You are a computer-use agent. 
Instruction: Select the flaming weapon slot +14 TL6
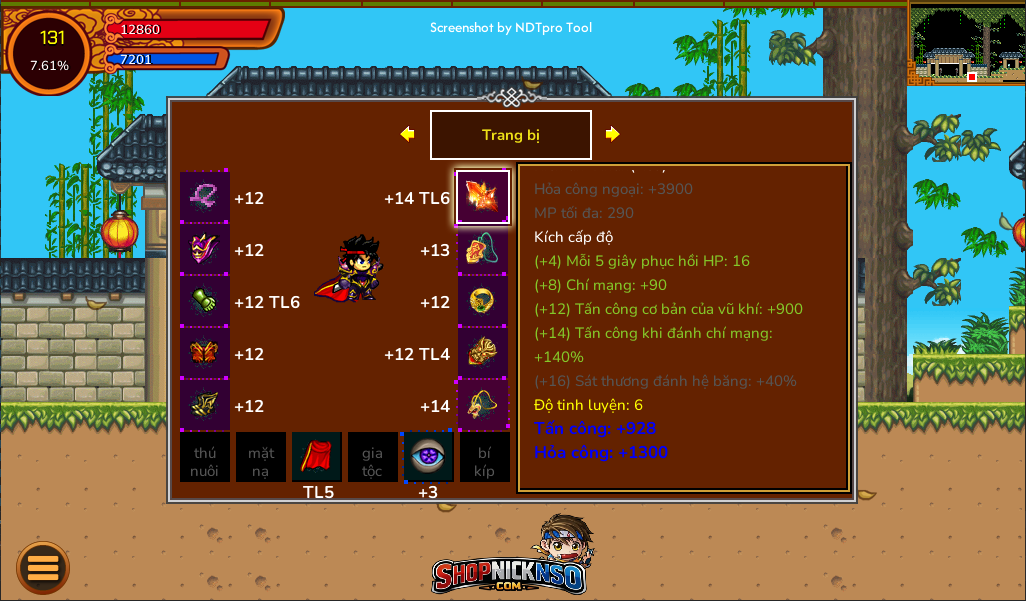coord(483,197)
